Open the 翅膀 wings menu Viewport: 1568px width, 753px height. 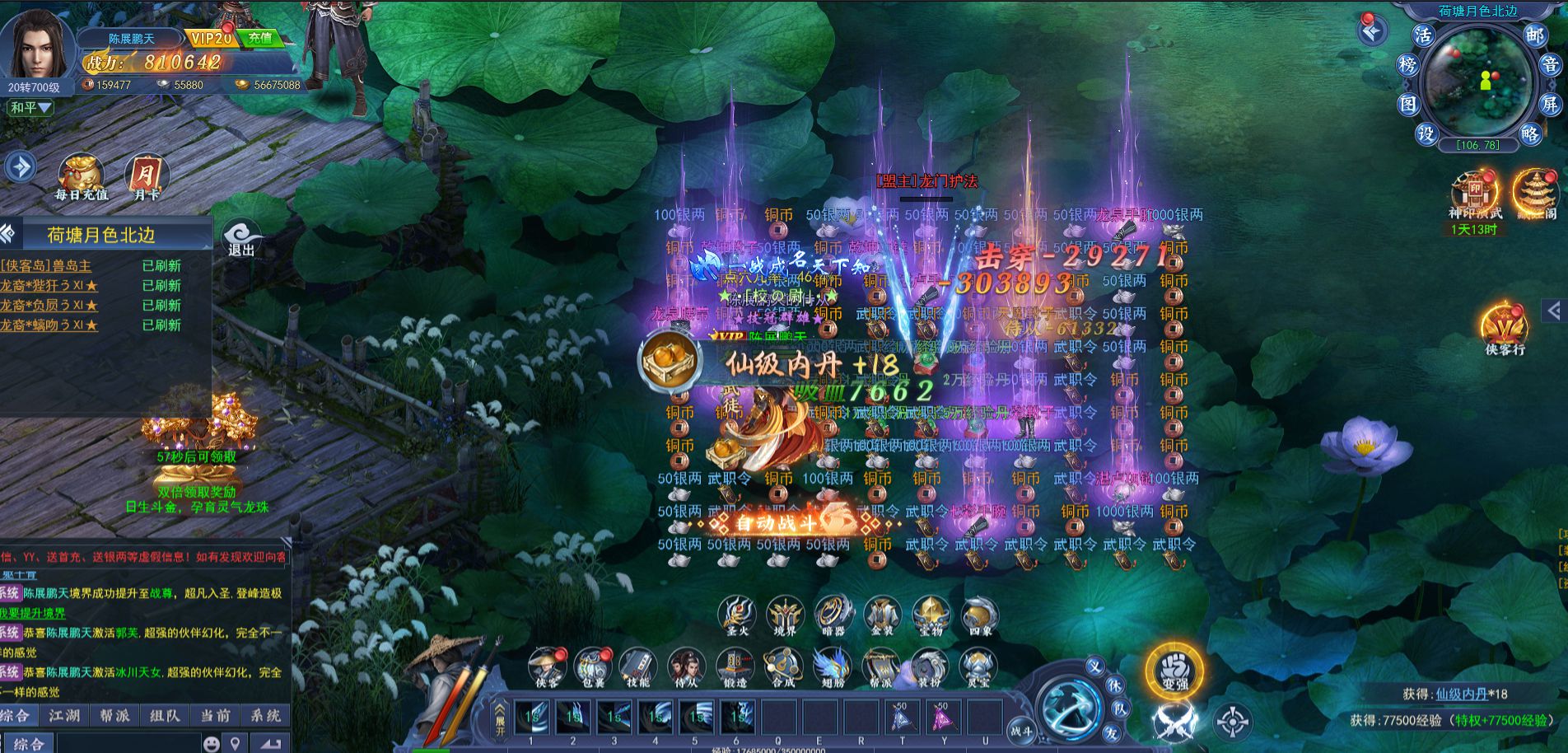(x=833, y=666)
